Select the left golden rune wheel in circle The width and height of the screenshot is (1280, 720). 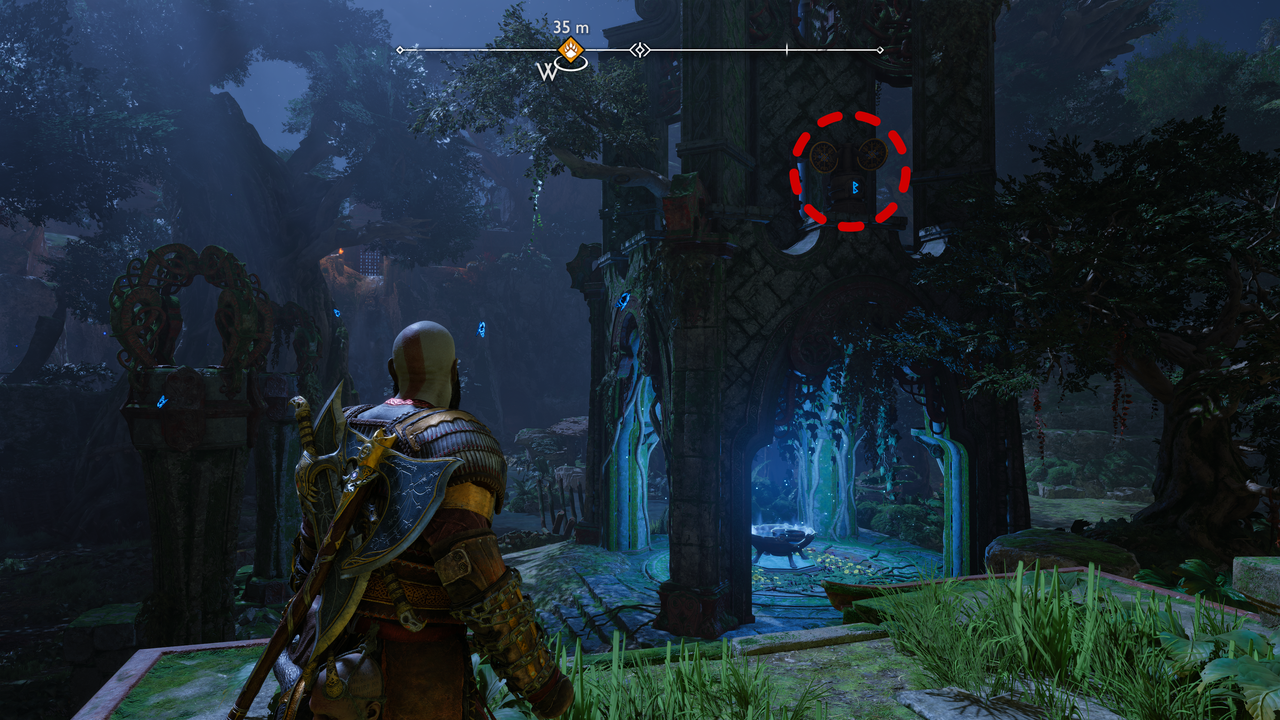[x=823, y=156]
